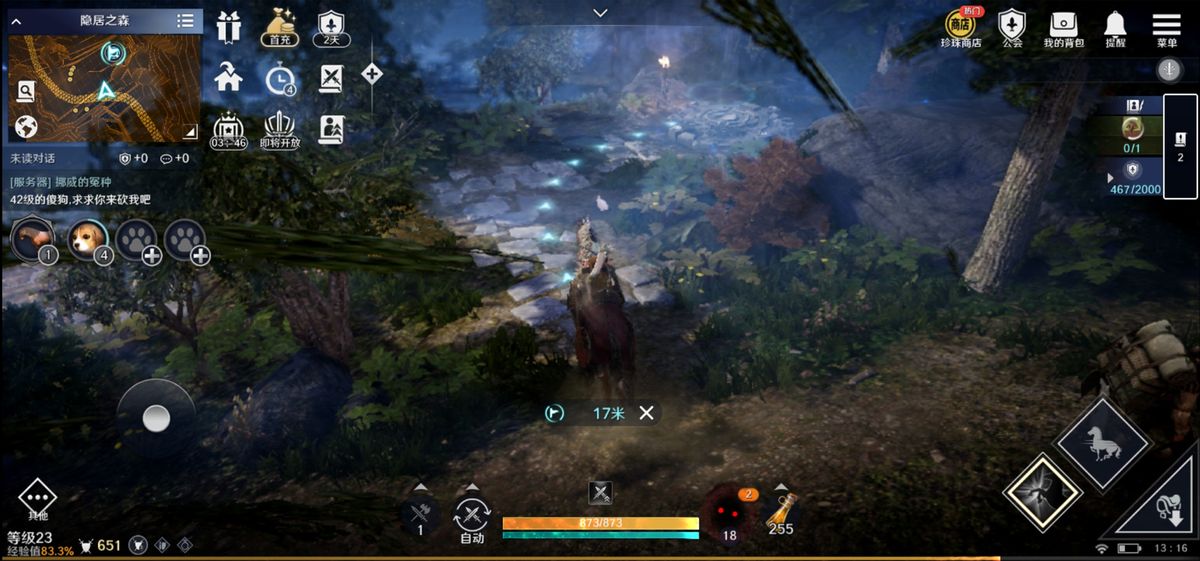Click the minimap magnifier search button
The height and width of the screenshot is (561, 1200).
(26, 91)
